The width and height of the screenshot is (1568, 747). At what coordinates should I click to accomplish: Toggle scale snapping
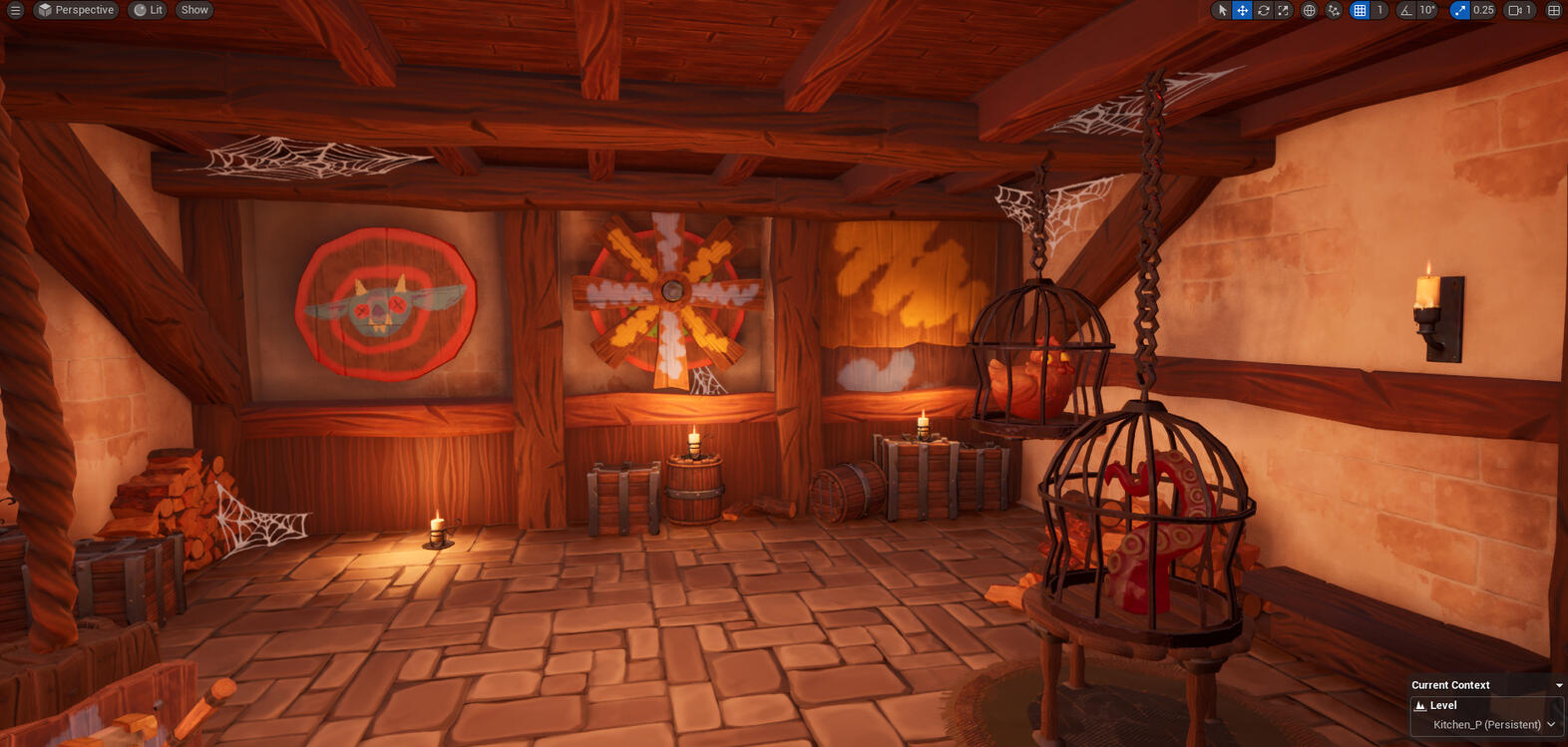point(1460,10)
